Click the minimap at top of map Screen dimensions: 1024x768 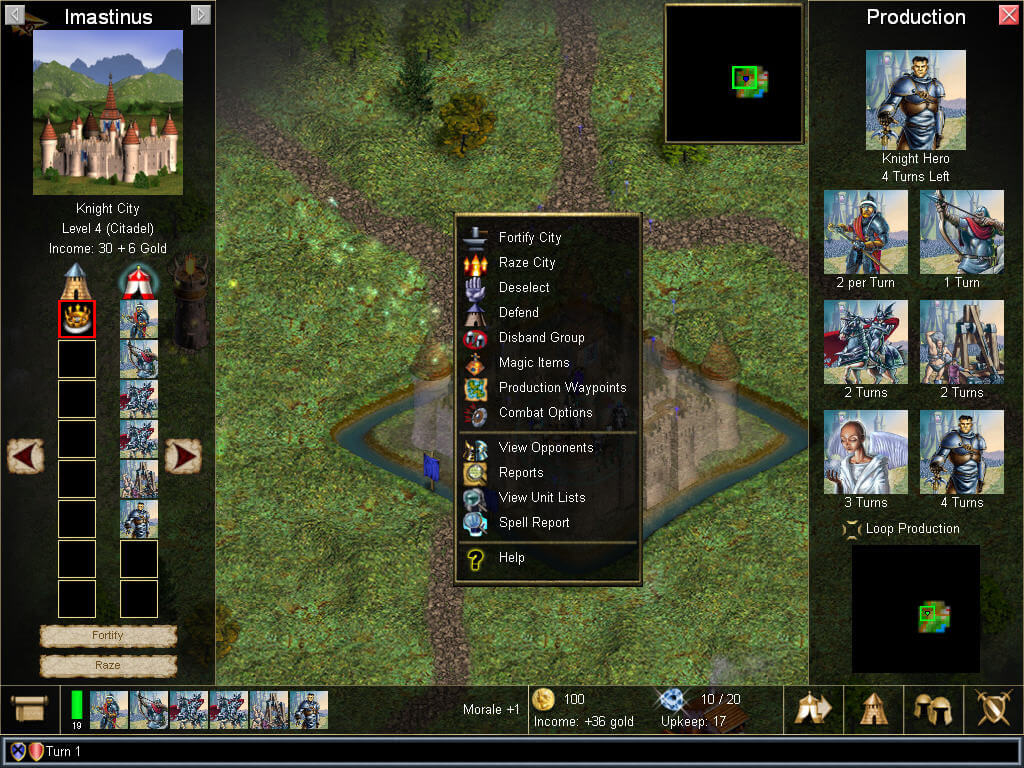coord(734,74)
